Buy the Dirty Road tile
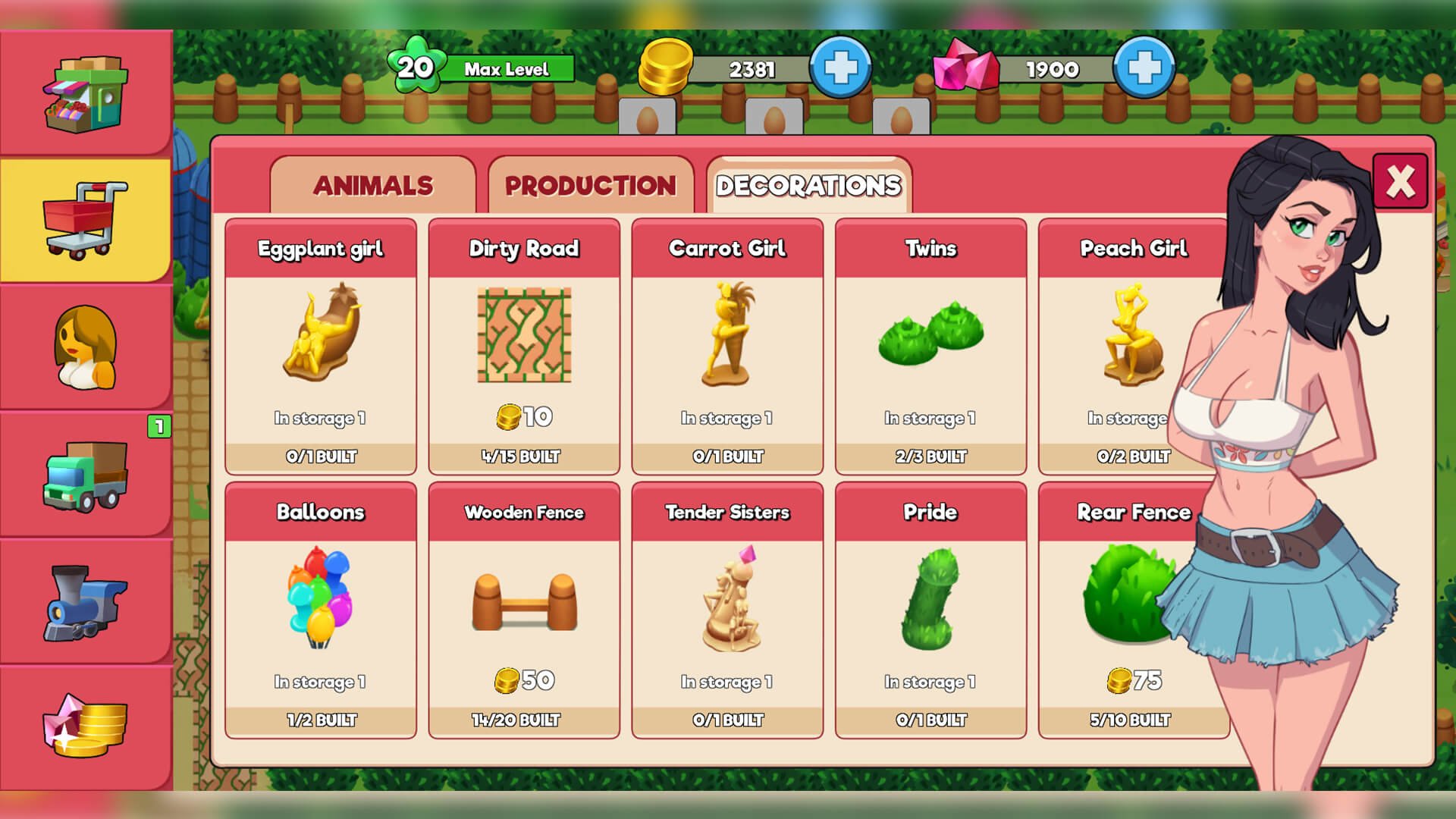 tap(524, 347)
